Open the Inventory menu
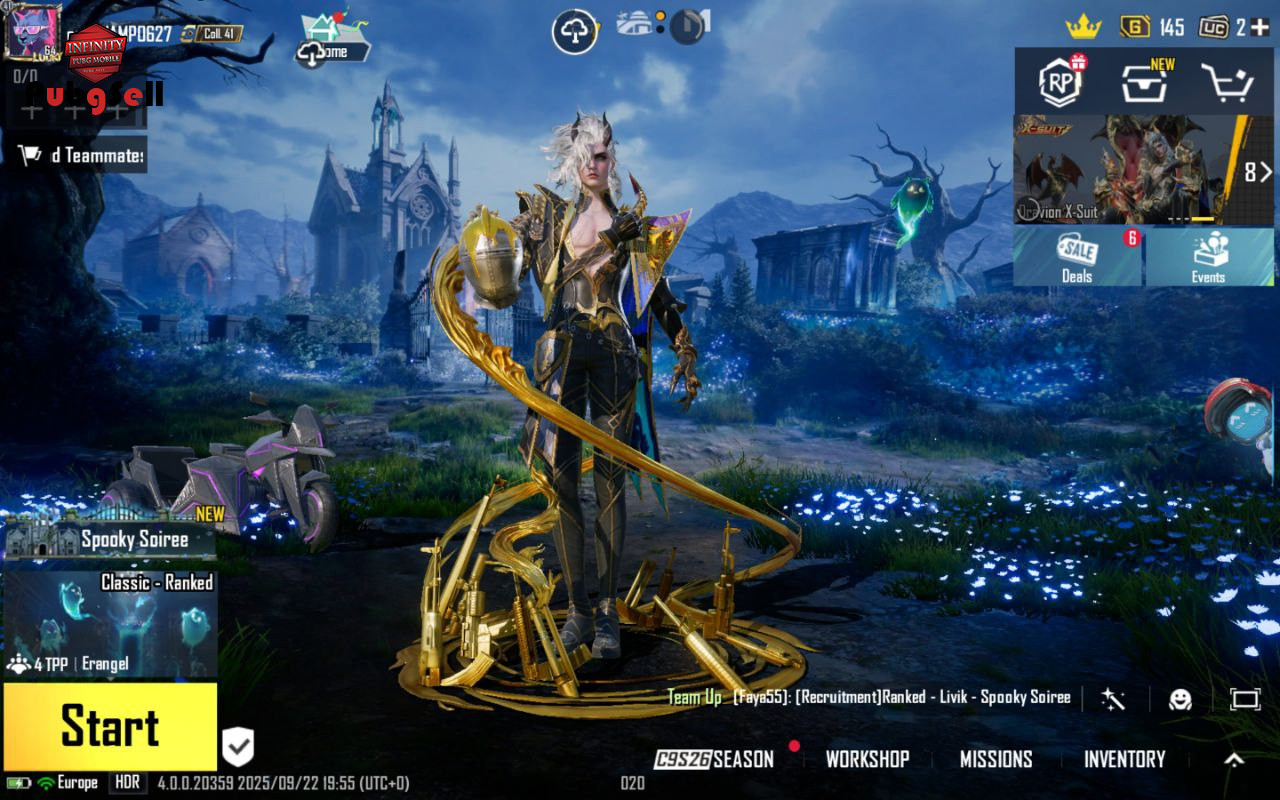Viewport: 1280px width, 800px height. (1124, 760)
